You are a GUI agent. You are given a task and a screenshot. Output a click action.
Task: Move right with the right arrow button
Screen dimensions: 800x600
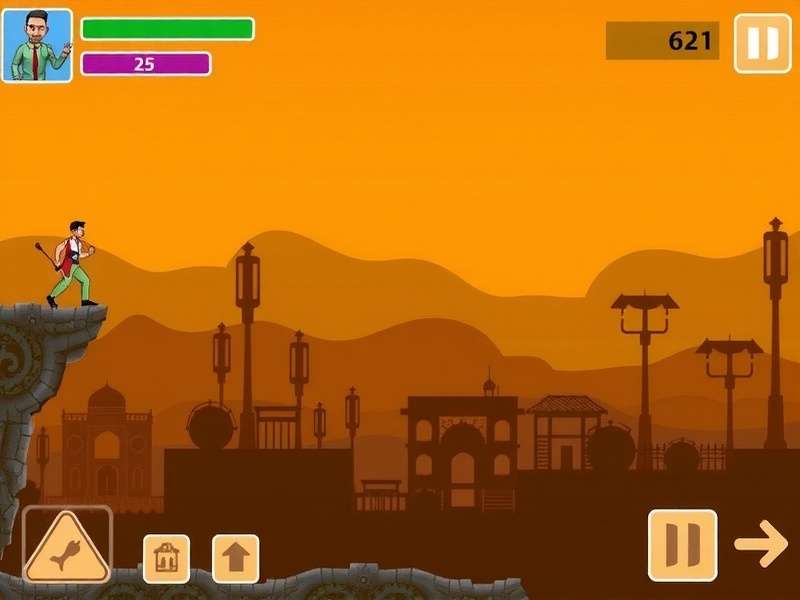click(761, 543)
